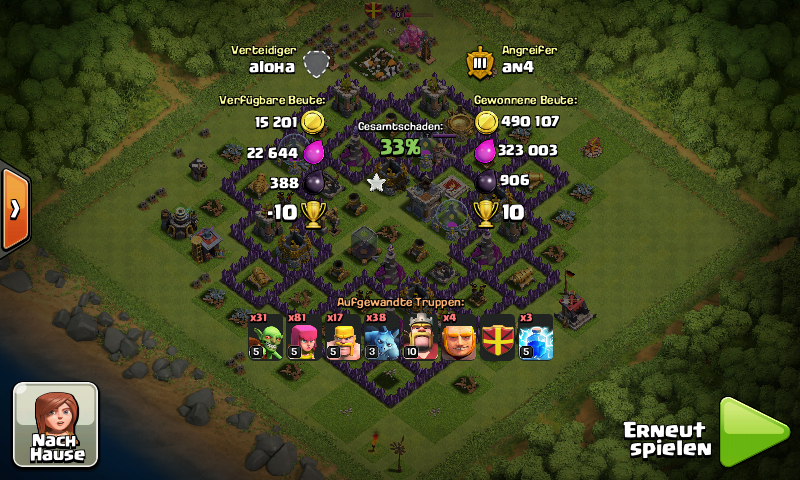800x480 pixels.
Task: Return to village with Nach Hause
Action: [x=56, y=424]
